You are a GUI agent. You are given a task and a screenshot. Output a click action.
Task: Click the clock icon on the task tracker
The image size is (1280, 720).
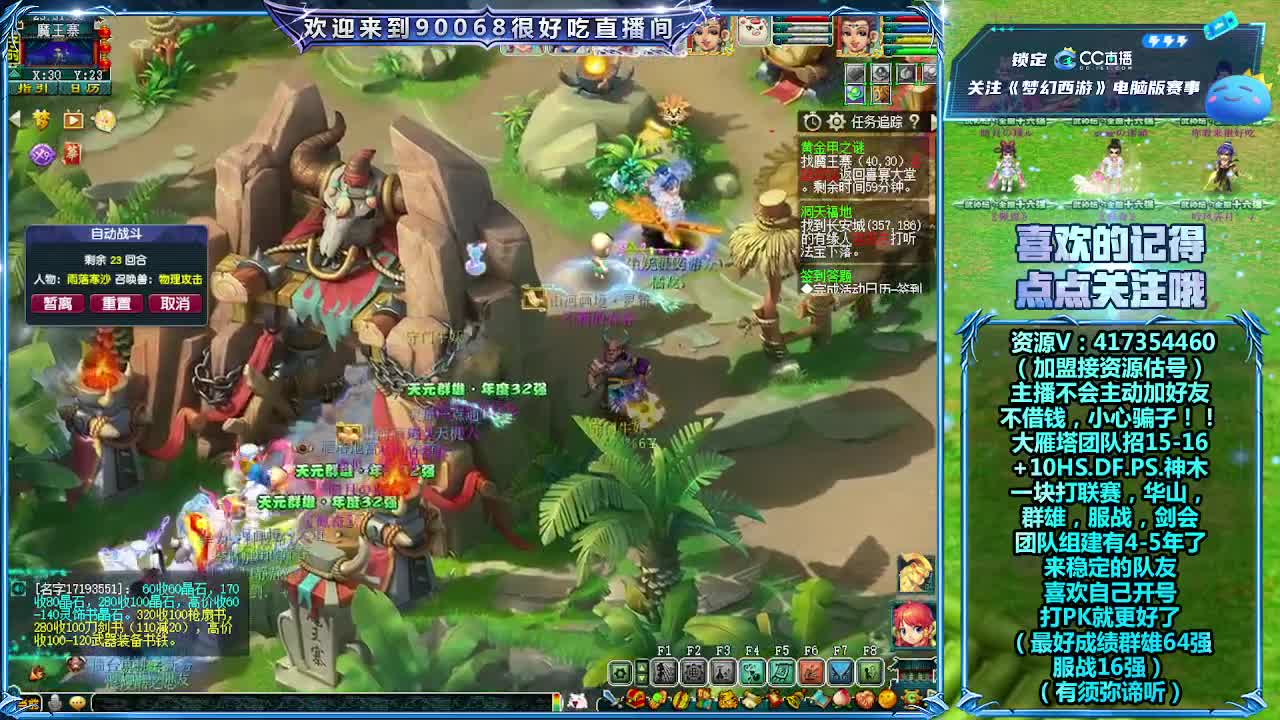812,122
